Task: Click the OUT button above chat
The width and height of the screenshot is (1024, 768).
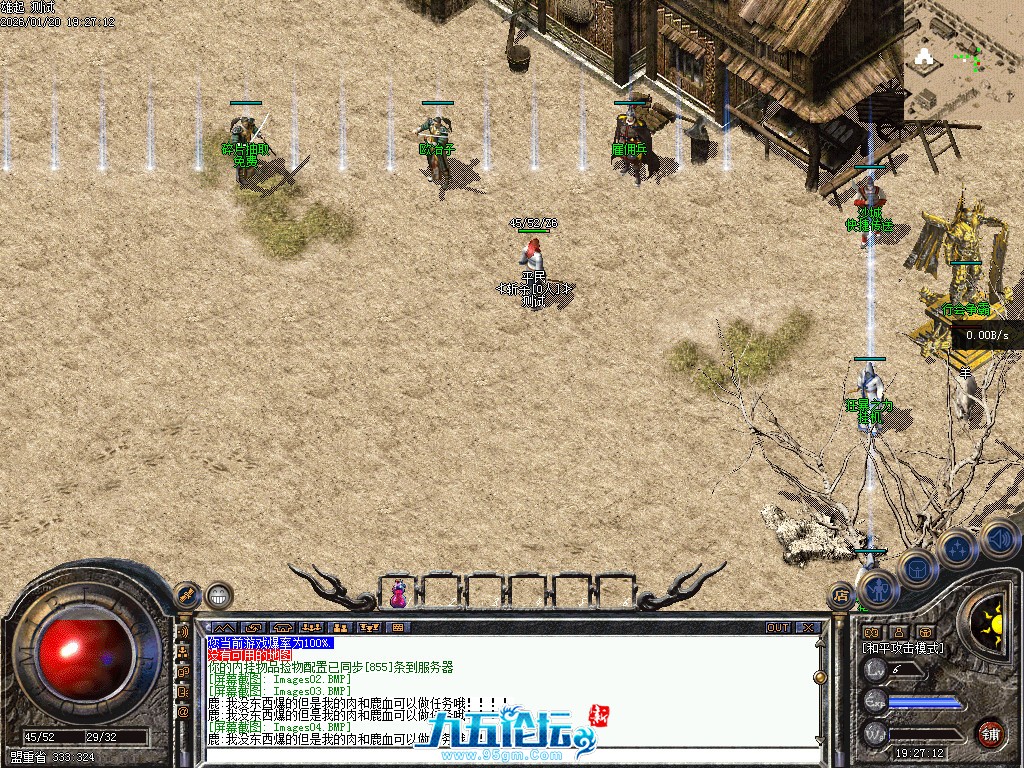Action: 778,628
